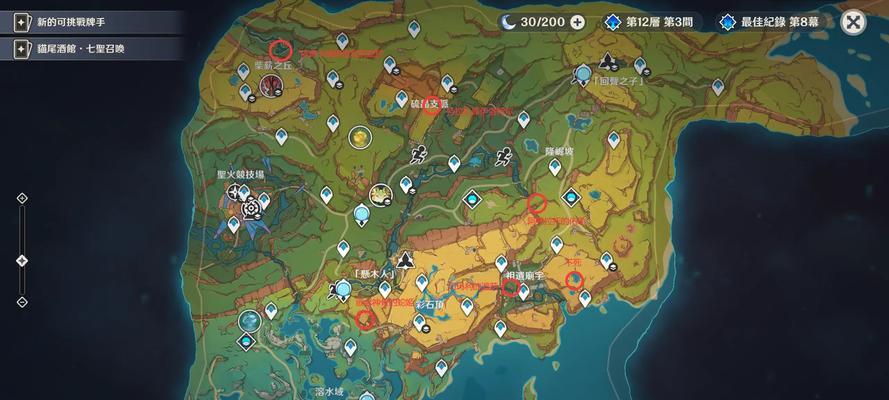Select the running figure marker left of 隆崛坡
Image resolution: width=889 pixels, height=400 pixels.
504,155
